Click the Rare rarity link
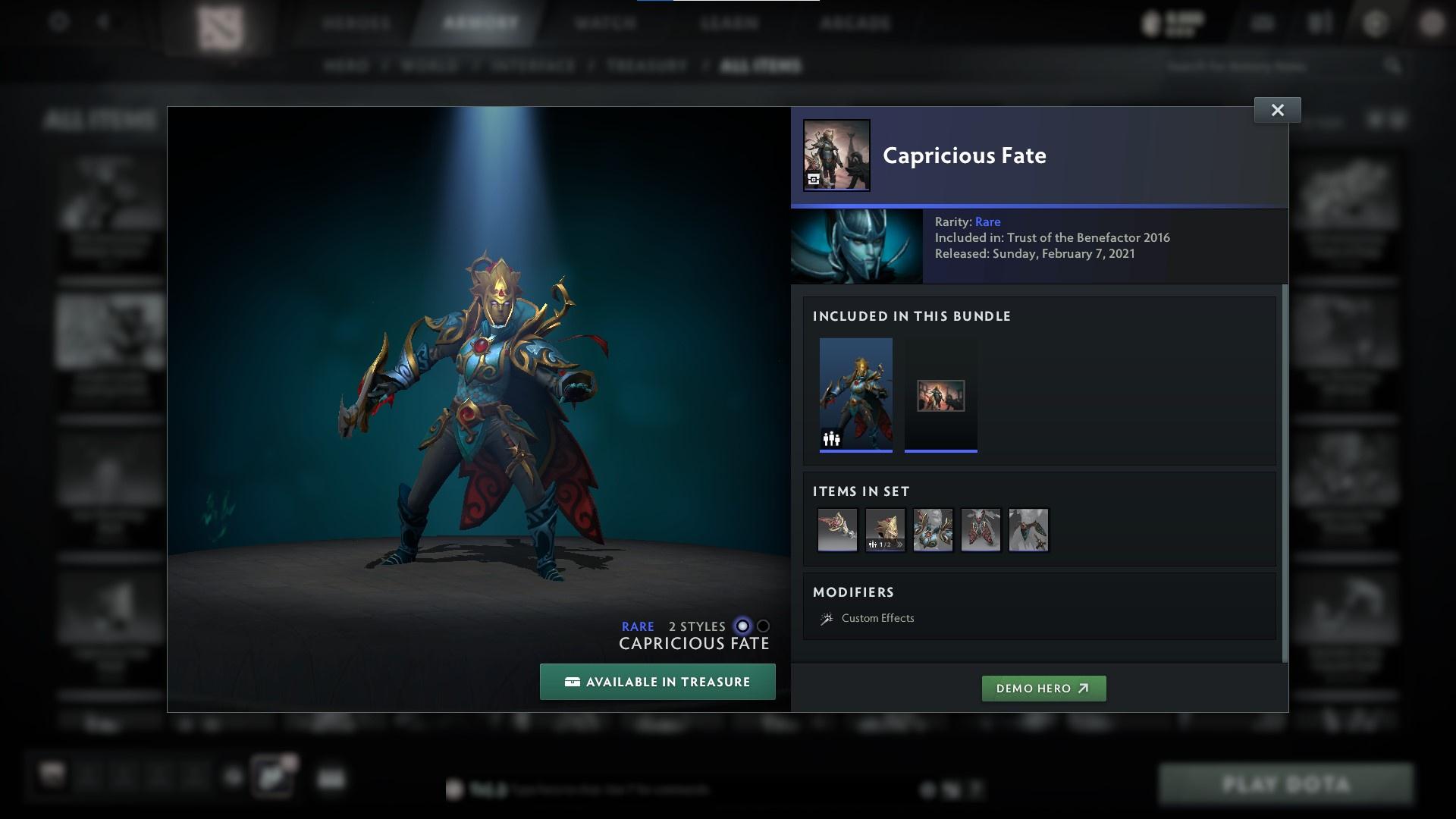The height and width of the screenshot is (819, 1456). tap(988, 221)
